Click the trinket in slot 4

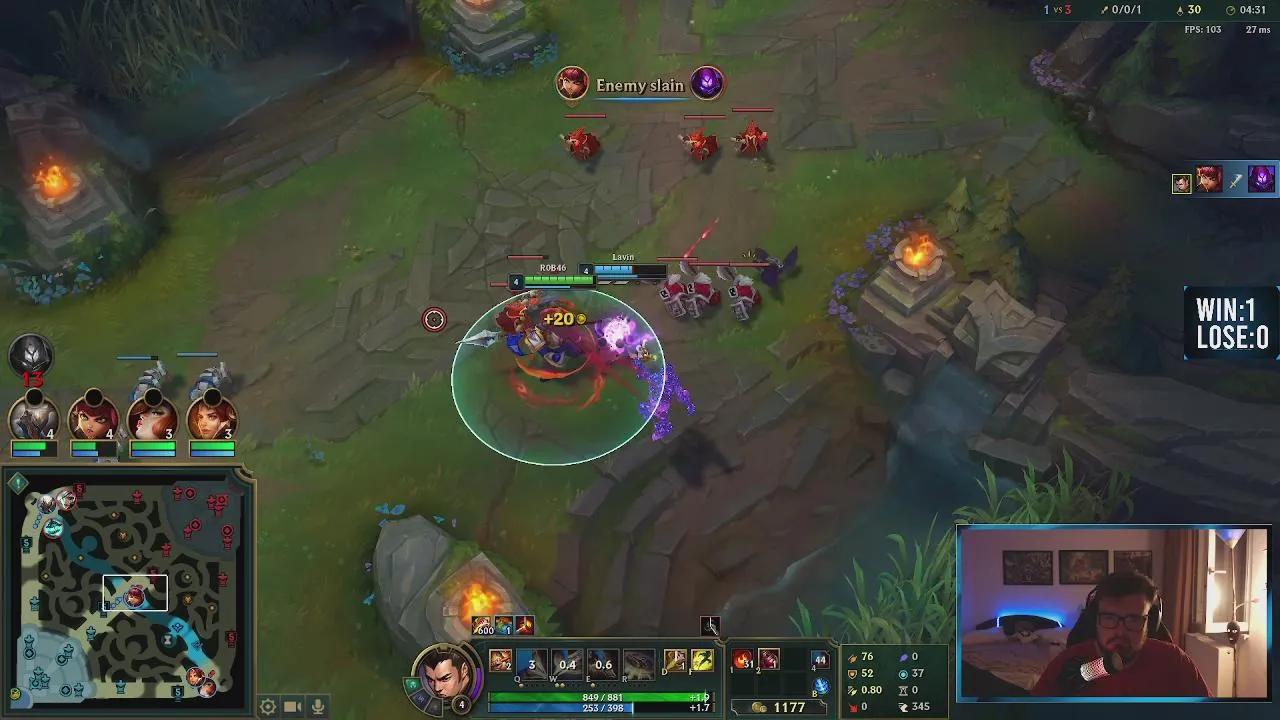(819, 660)
